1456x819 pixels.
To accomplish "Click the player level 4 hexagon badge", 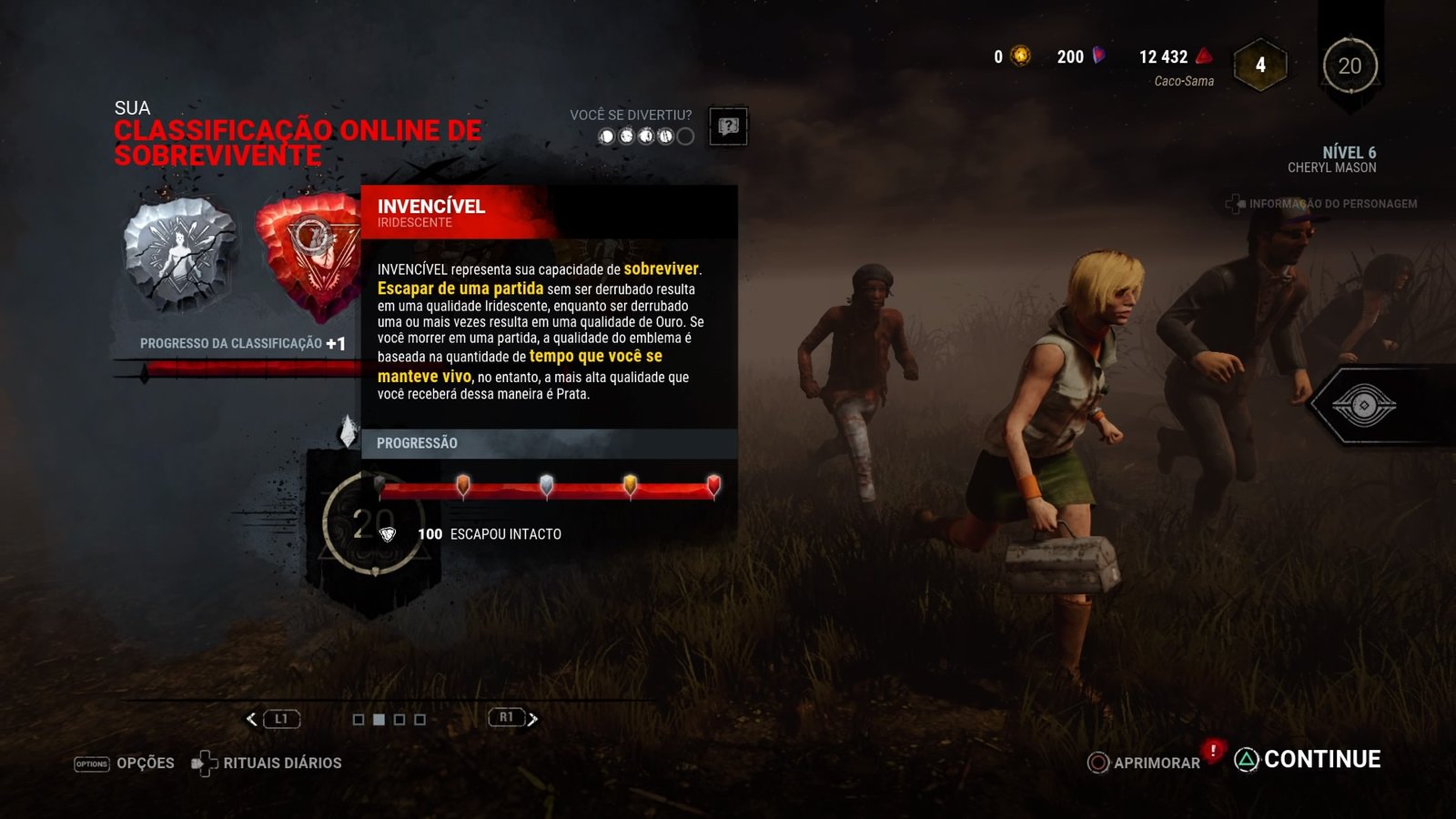I will pos(1260,65).
